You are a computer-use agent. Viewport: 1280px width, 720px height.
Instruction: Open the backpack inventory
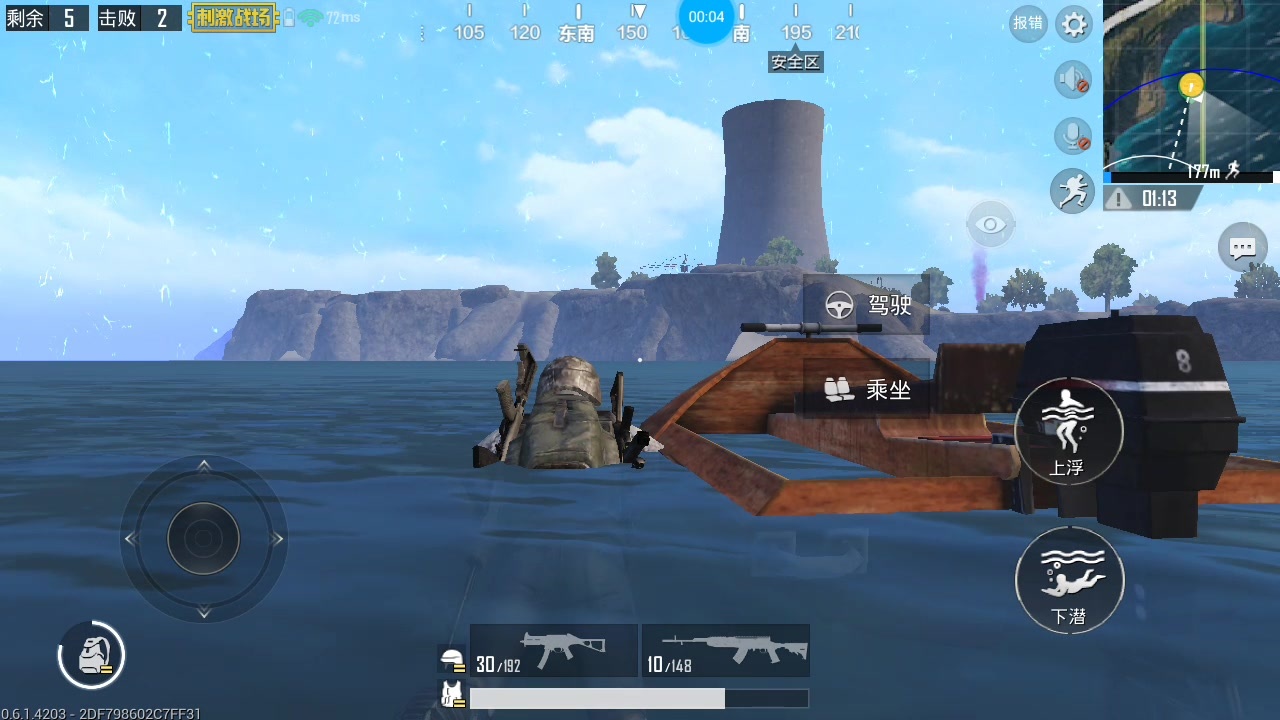tap(91, 655)
